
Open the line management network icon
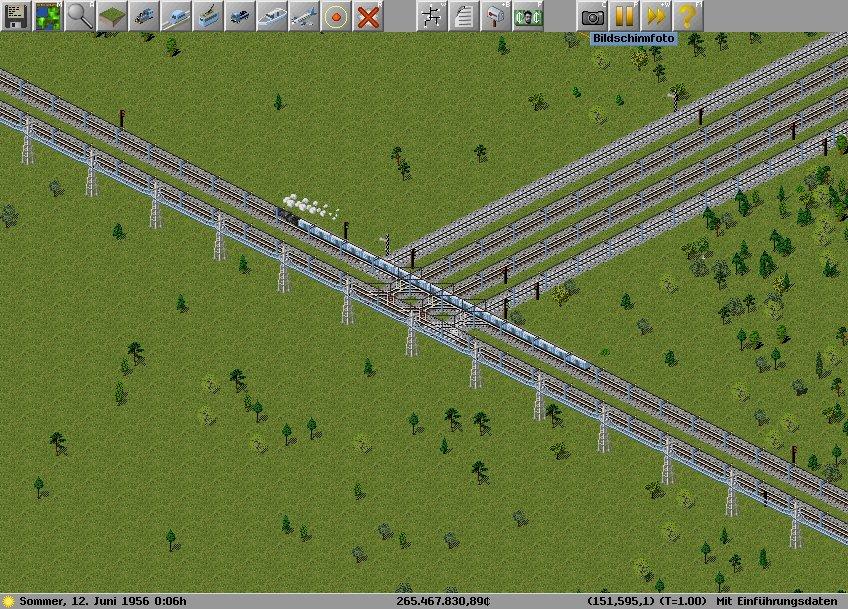432,16
